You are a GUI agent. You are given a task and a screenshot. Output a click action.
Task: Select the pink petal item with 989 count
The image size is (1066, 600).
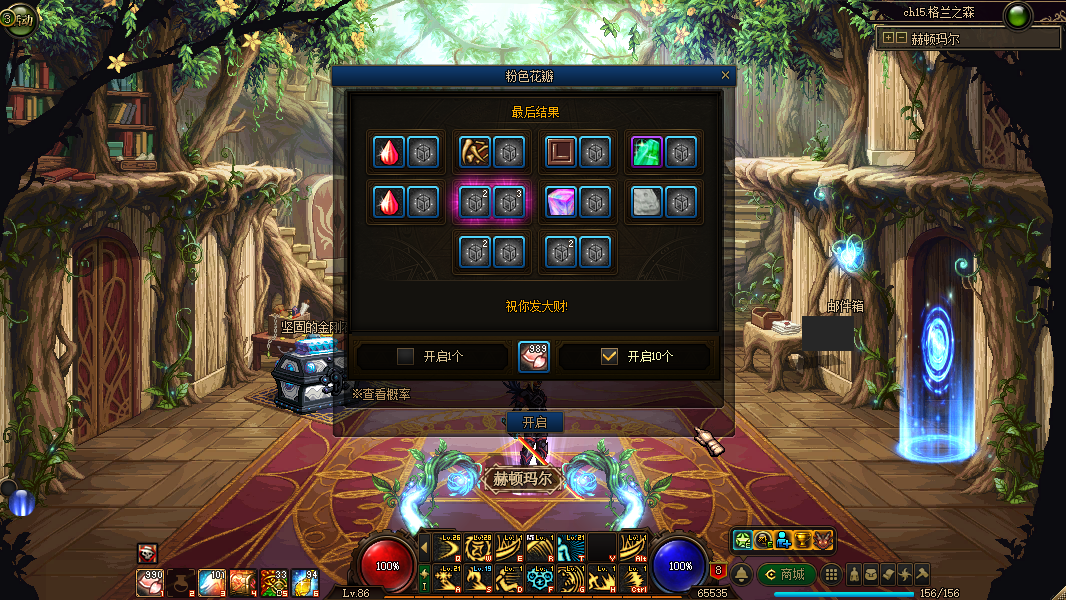534,356
